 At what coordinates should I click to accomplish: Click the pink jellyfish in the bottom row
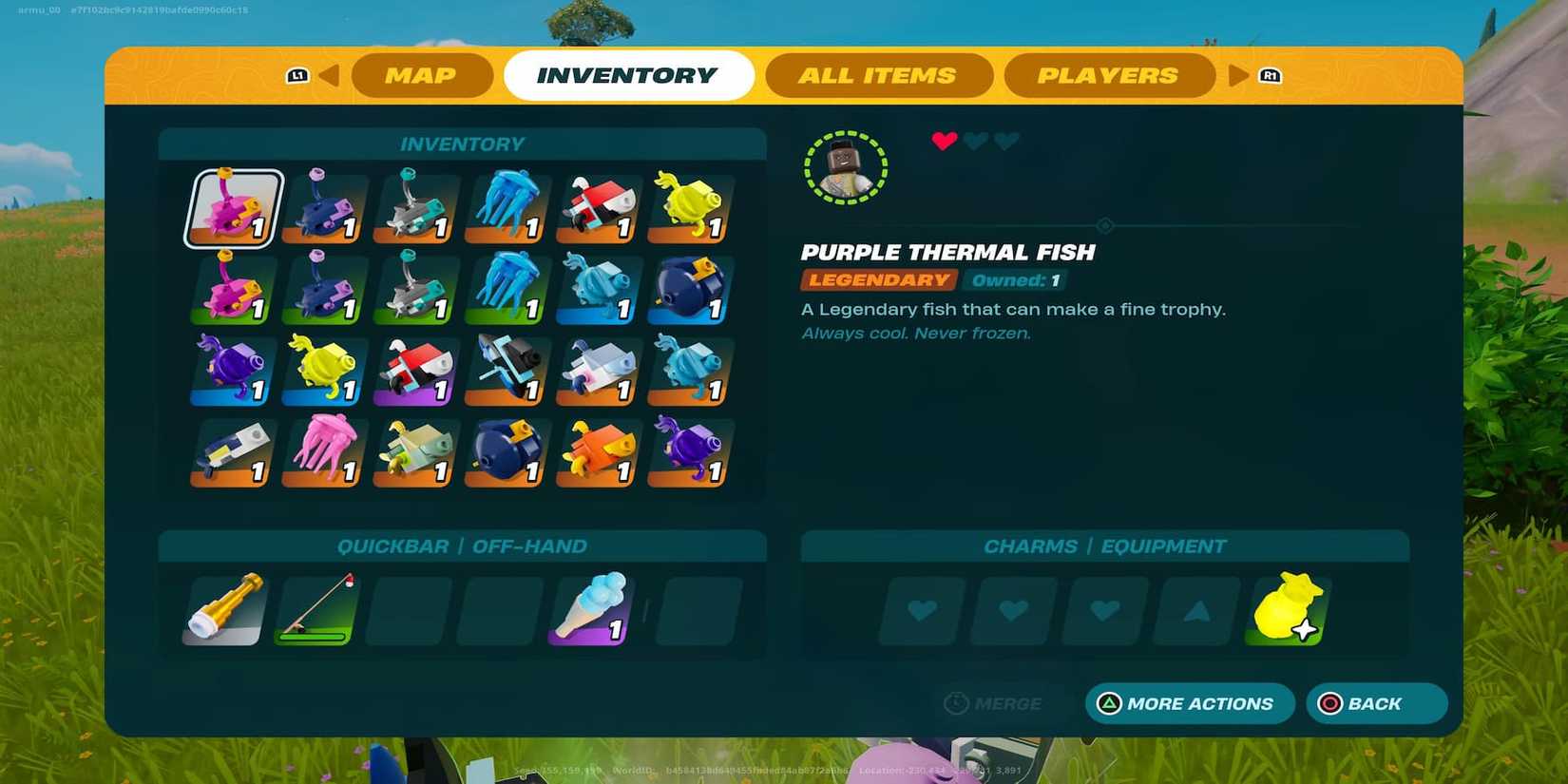[323, 454]
